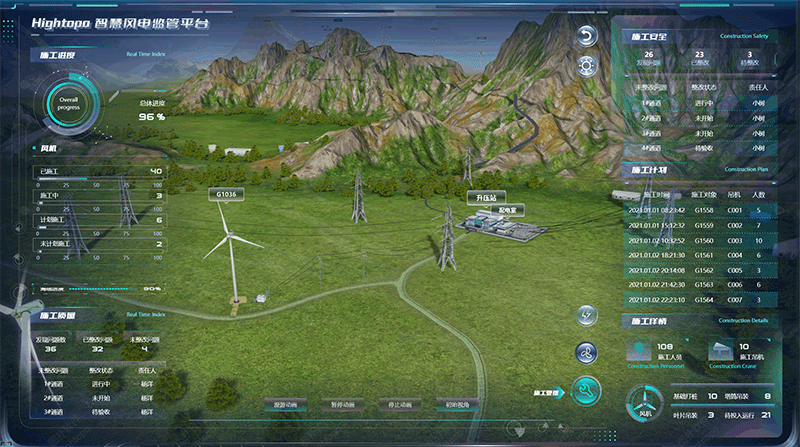Open the gear settings round icon
800x447 pixels.
point(587,66)
